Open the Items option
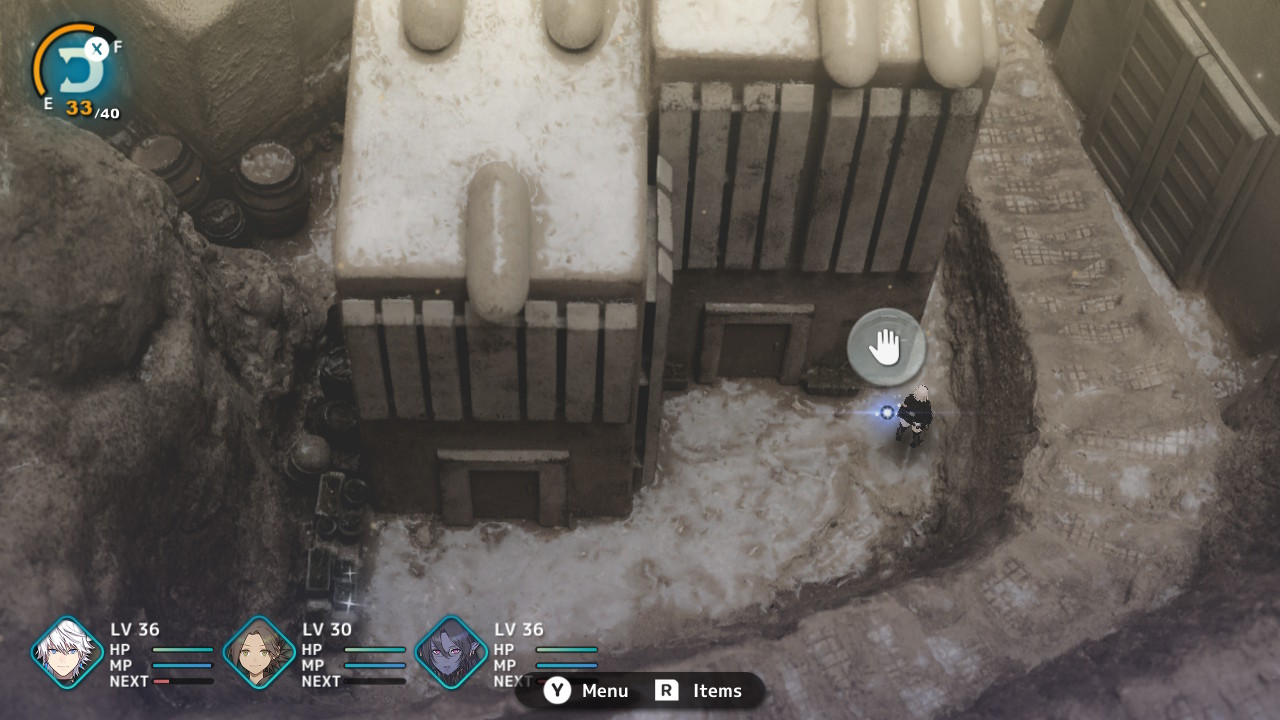Image resolution: width=1280 pixels, height=720 pixels. point(699,691)
